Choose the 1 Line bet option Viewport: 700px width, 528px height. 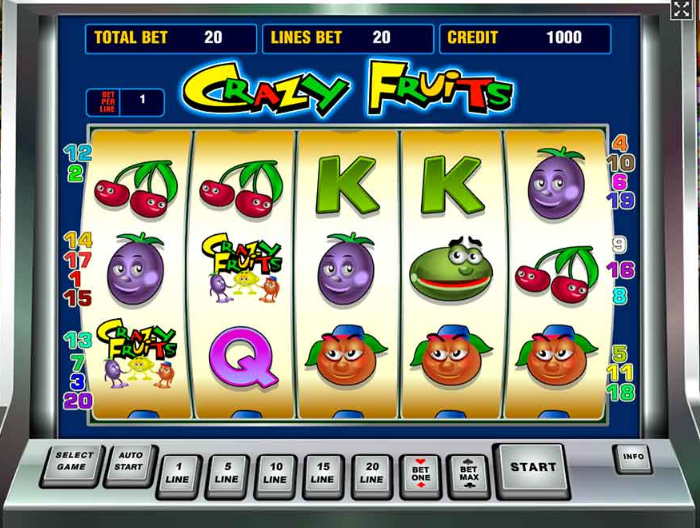click(179, 473)
